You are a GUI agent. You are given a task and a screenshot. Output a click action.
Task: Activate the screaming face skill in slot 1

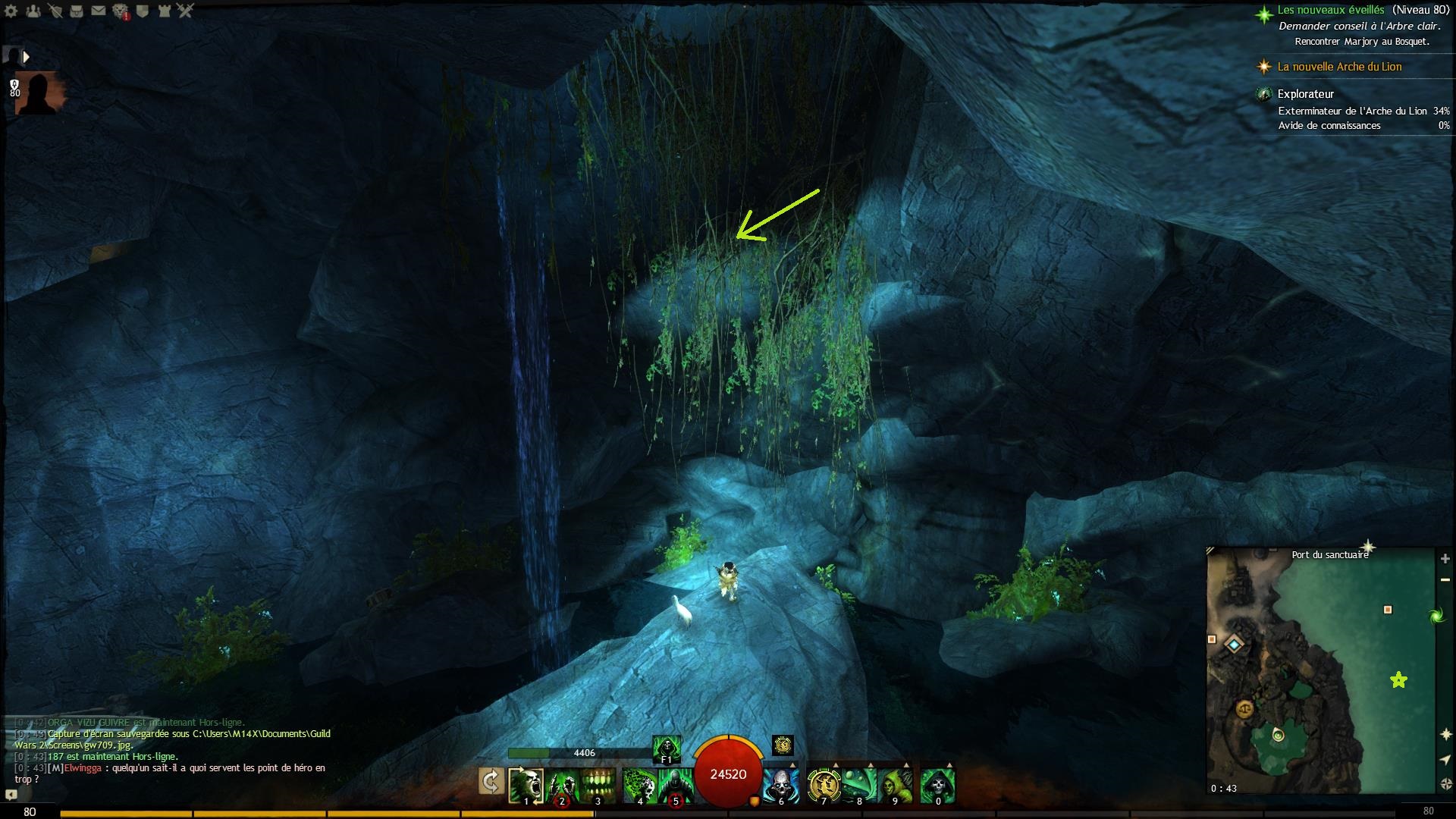click(526, 785)
